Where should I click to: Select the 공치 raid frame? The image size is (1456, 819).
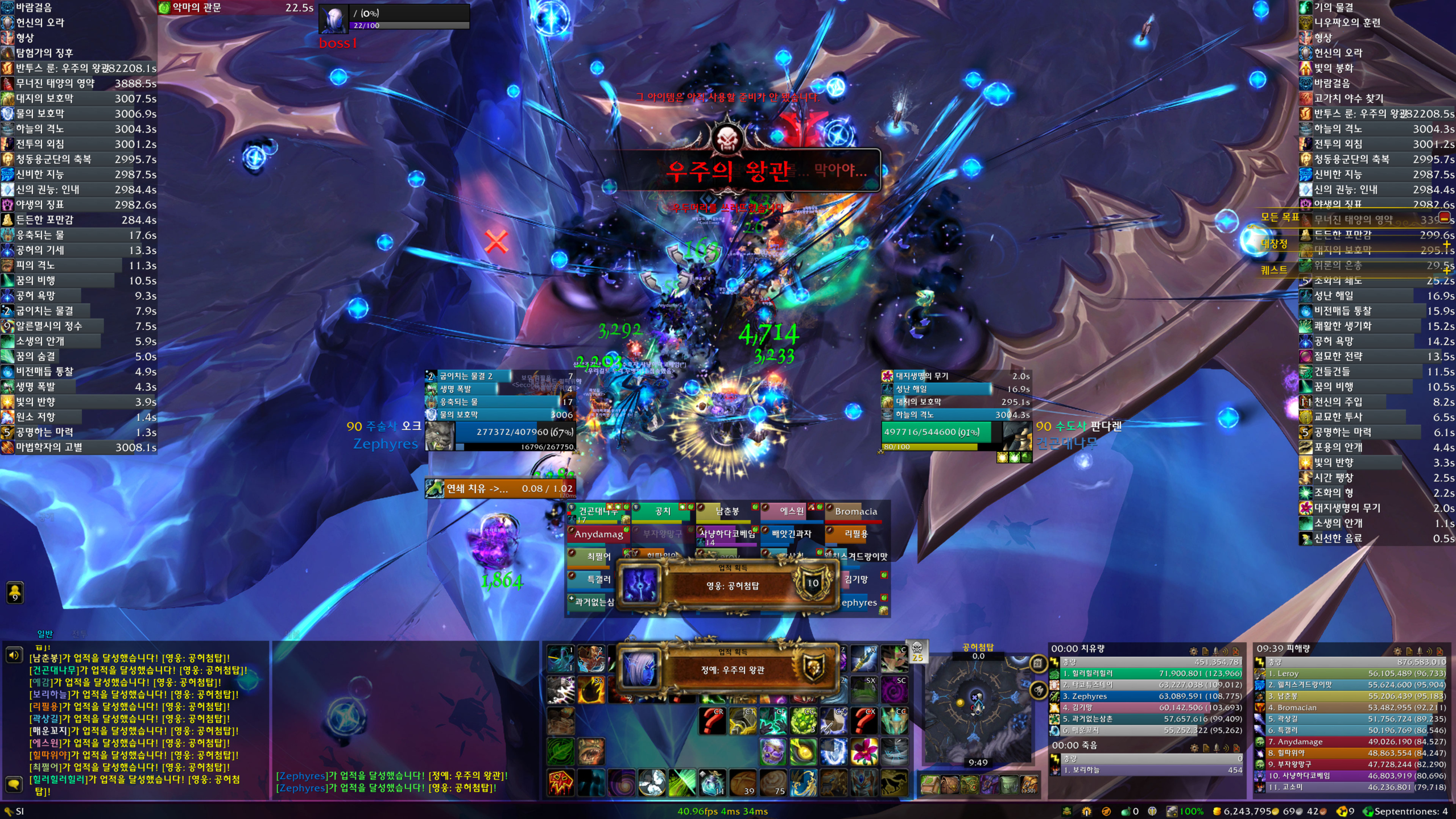point(663,511)
